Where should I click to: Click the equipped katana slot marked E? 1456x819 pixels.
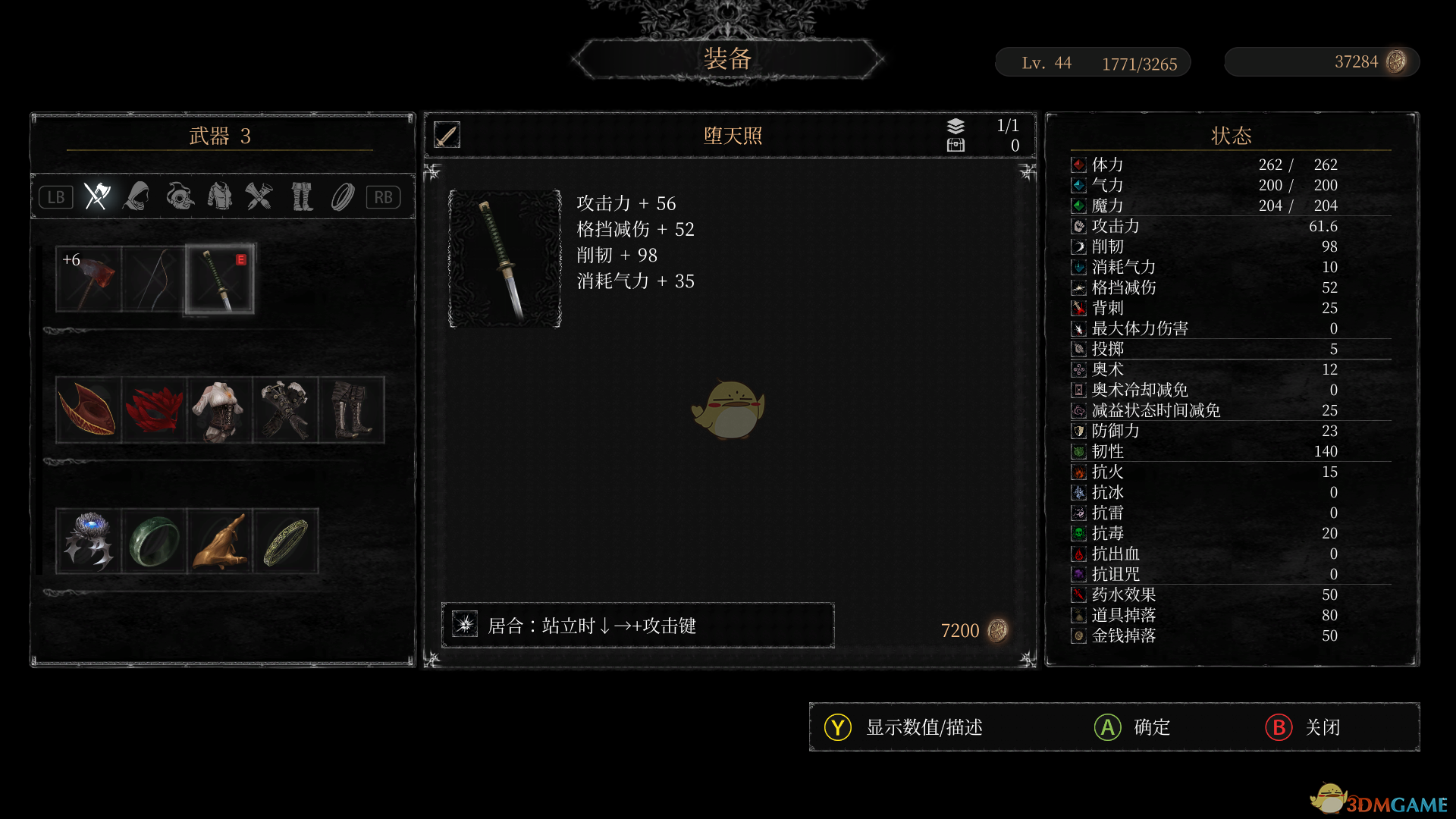[218, 279]
